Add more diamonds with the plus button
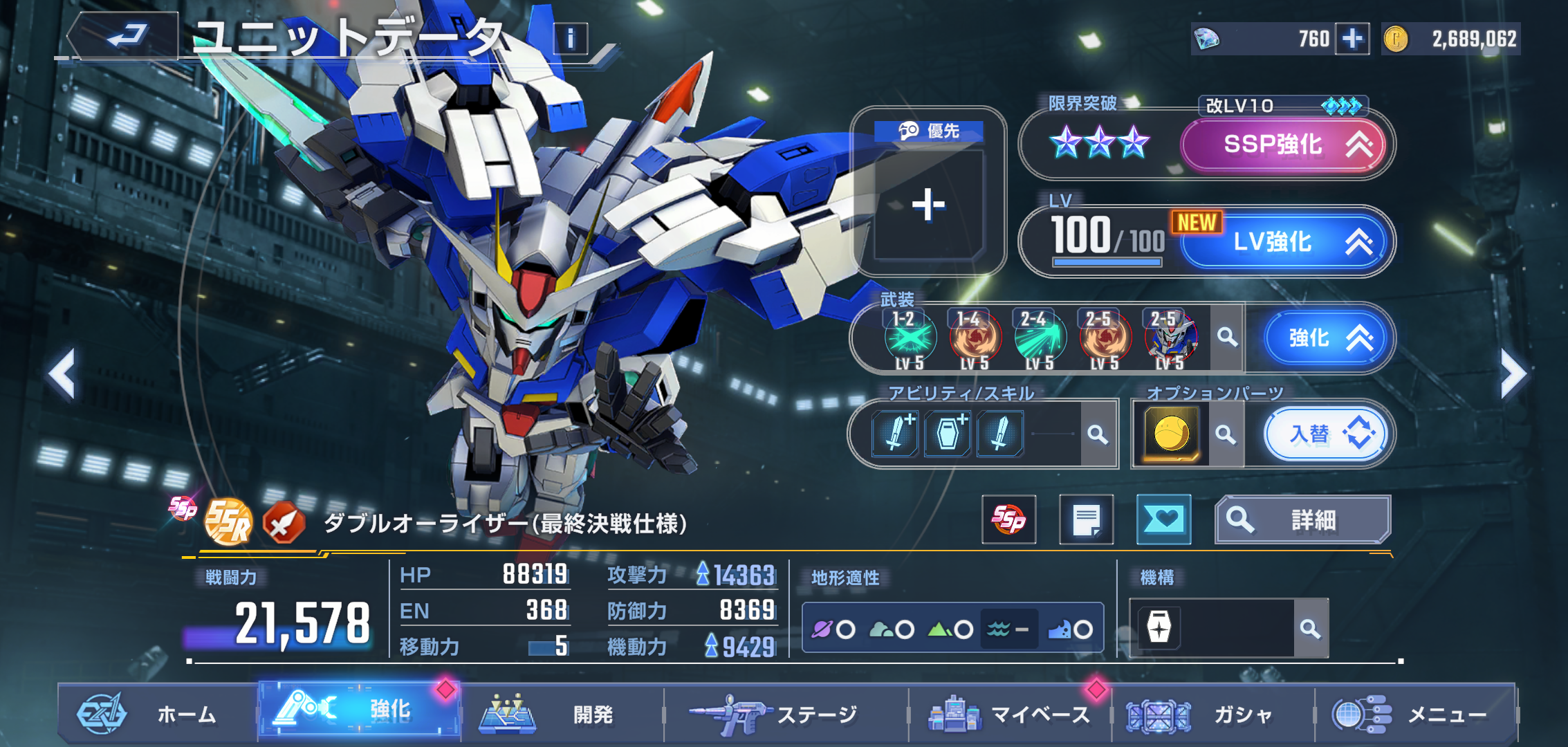 (1352, 39)
